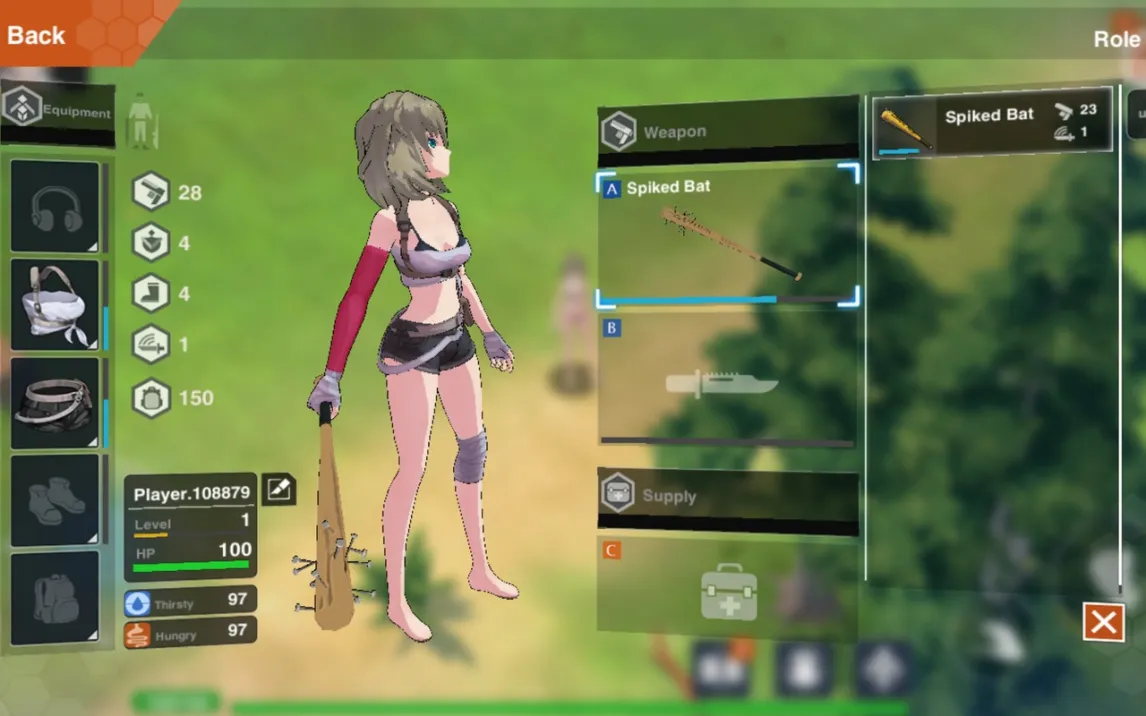Select weapon slot A Spiked Bat
The width and height of the screenshot is (1146, 716).
point(727,239)
